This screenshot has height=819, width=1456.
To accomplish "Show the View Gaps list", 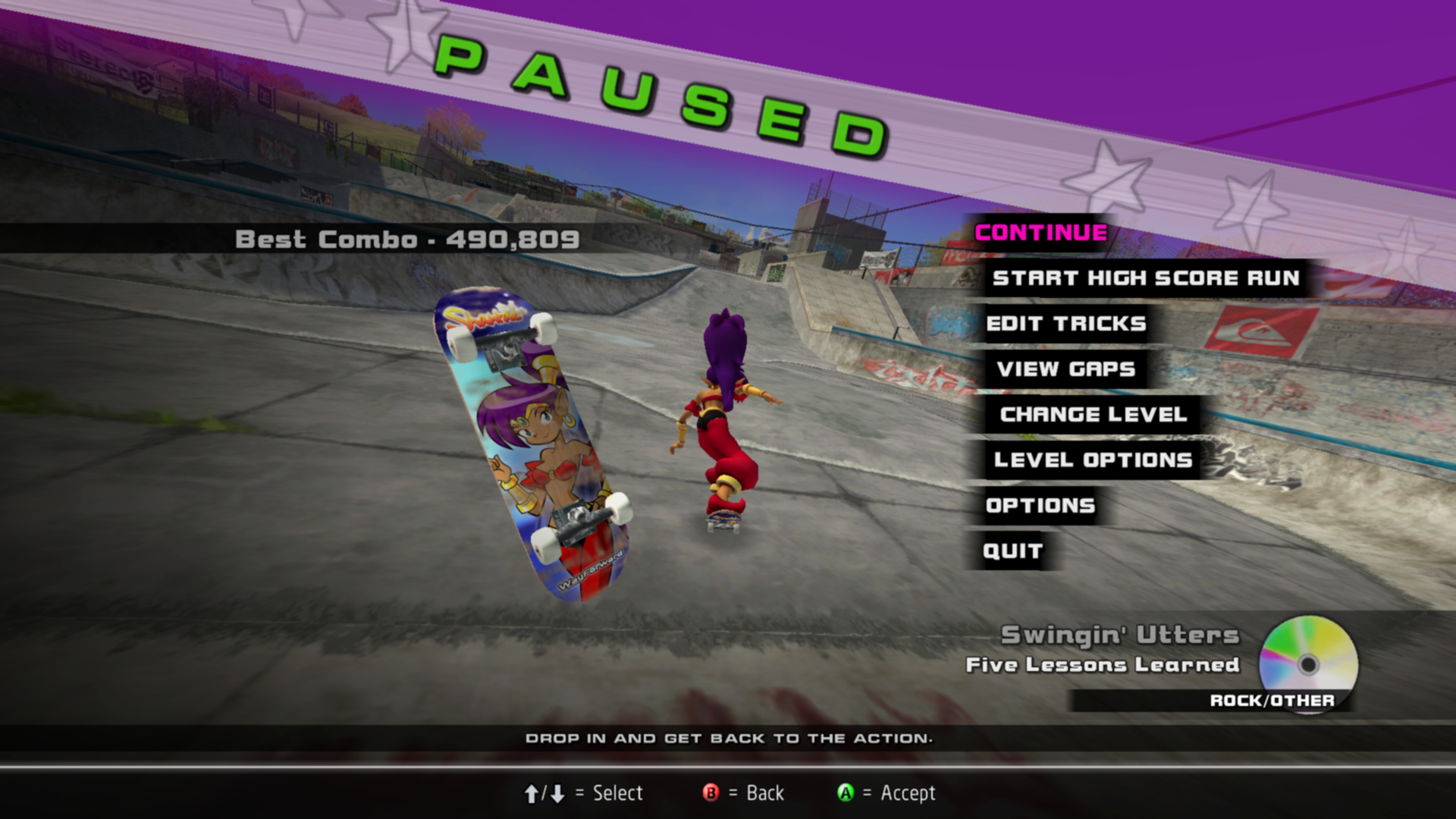I will coord(1065,369).
